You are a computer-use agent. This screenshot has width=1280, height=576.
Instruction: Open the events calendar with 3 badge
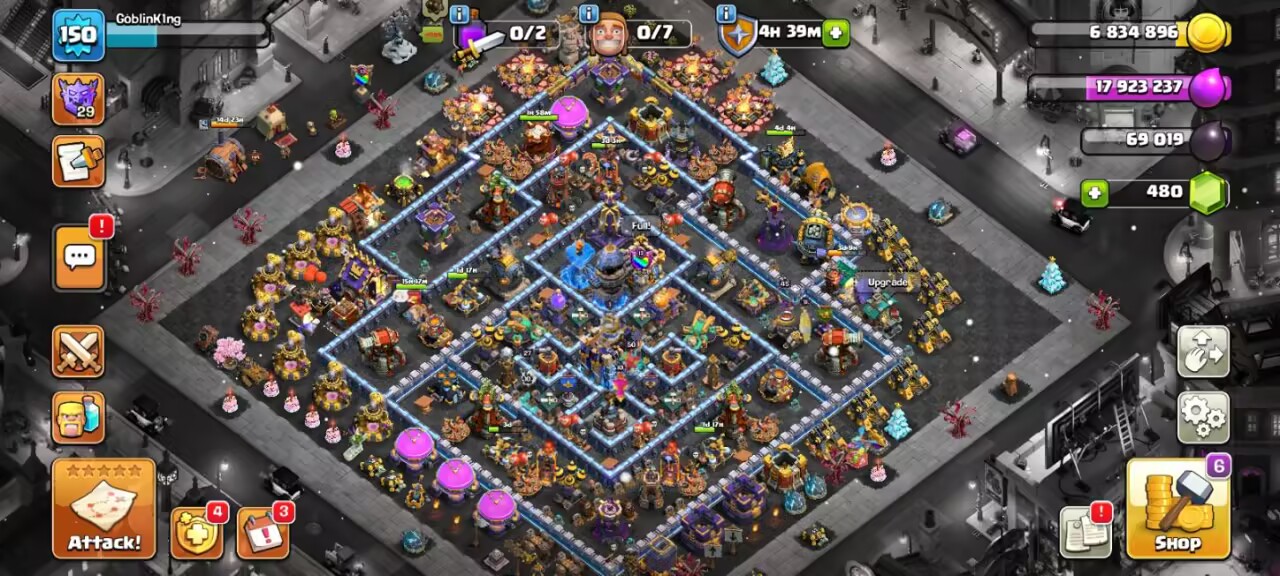click(x=263, y=533)
